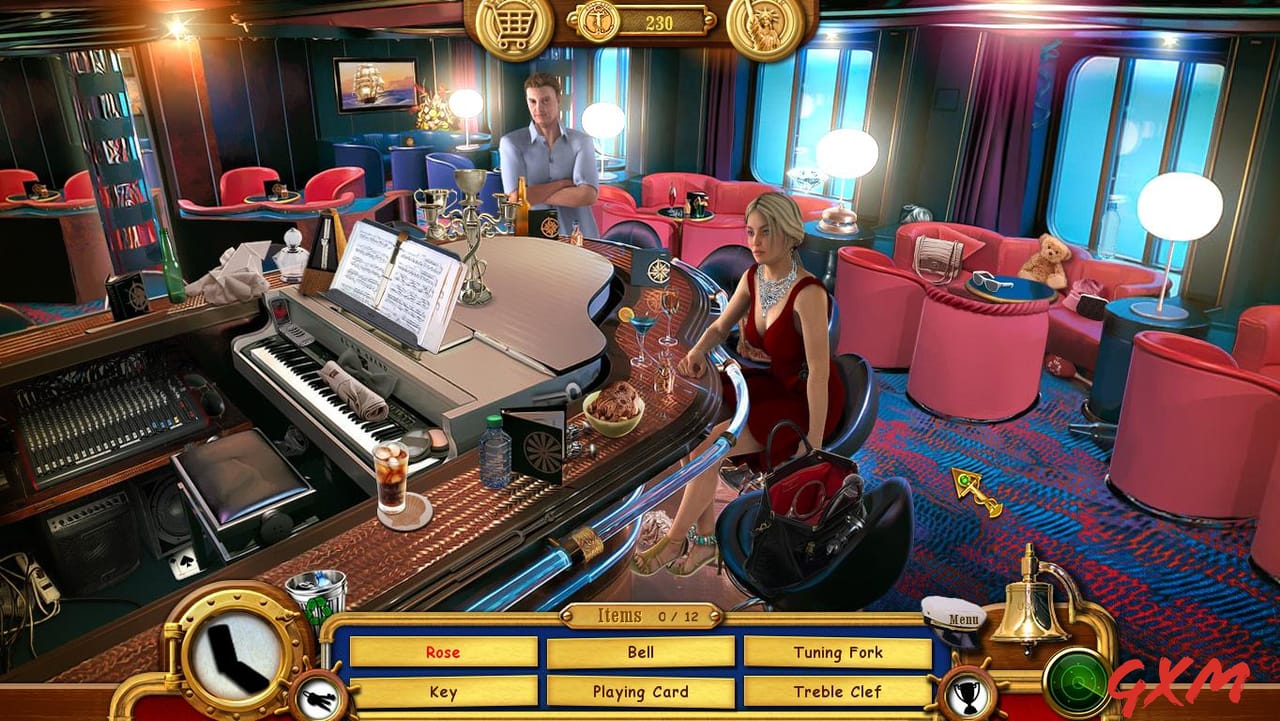Image resolution: width=1280 pixels, height=721 pixels.
Task: Select "Rose" in the item list
Action: click(442, 652)
